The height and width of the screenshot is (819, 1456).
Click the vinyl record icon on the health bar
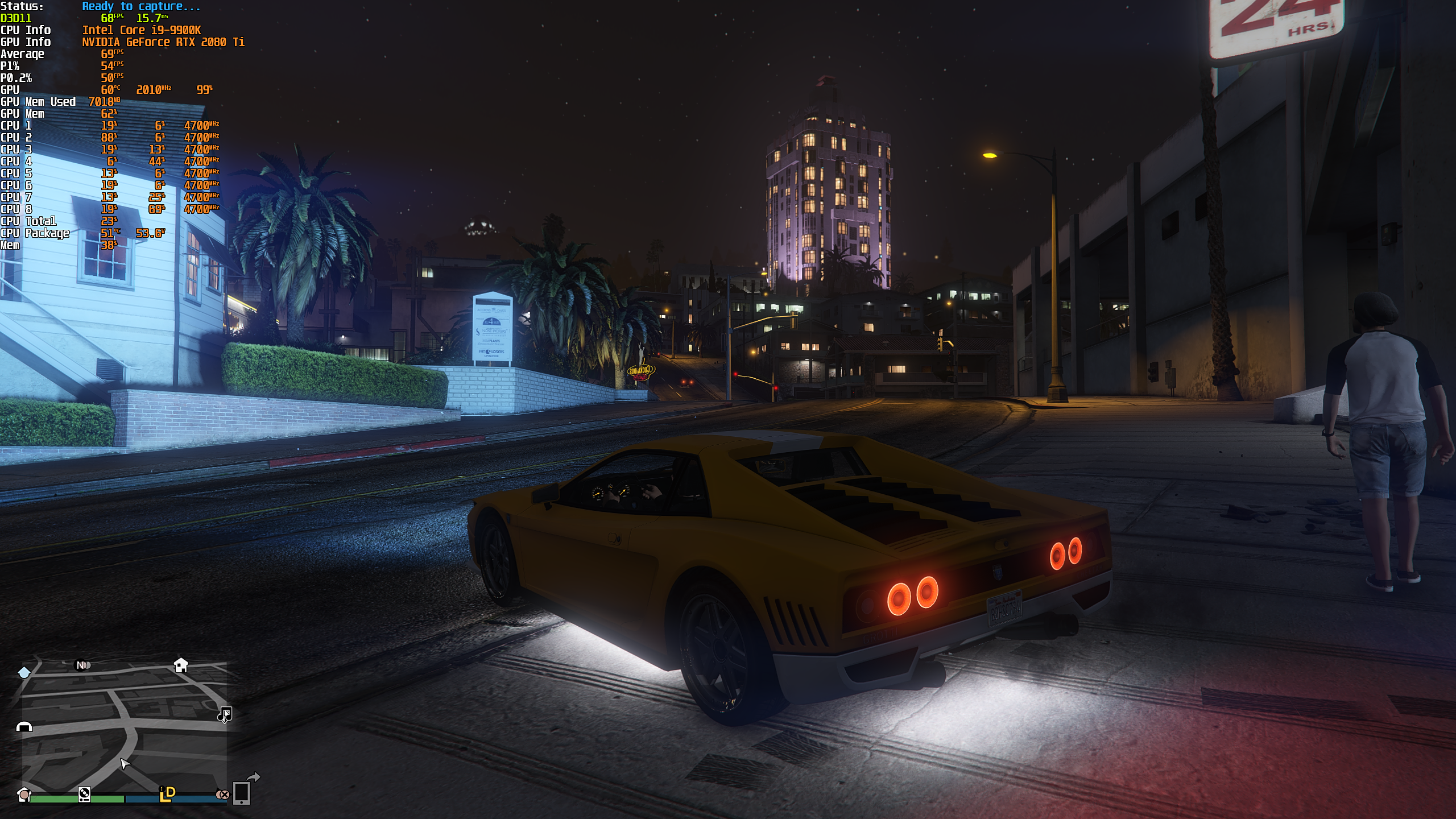(84, 795)
